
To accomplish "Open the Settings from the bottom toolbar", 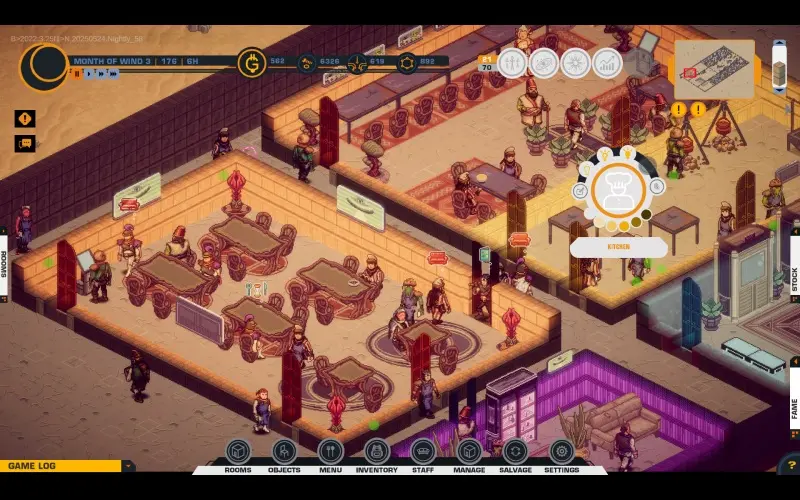I will point(561,453).
